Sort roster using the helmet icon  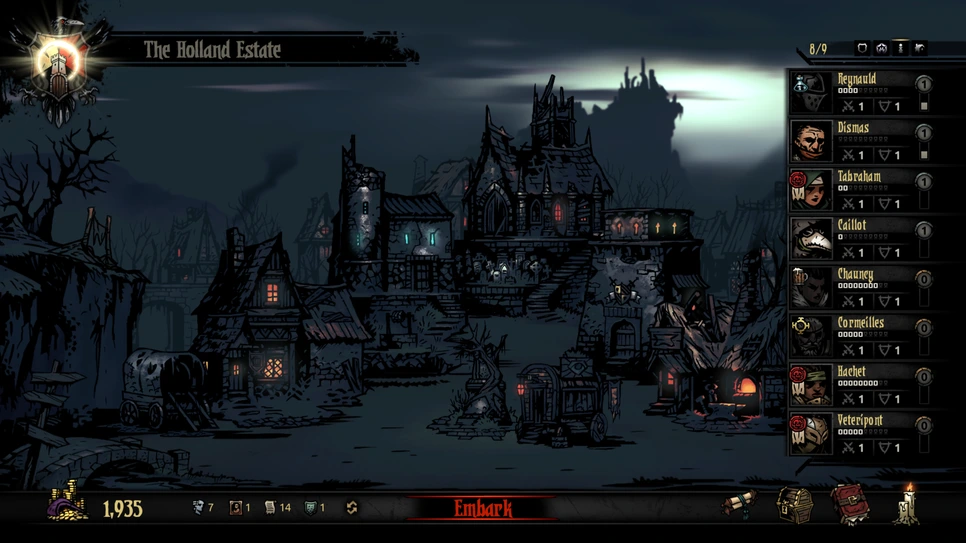[881, 48]
